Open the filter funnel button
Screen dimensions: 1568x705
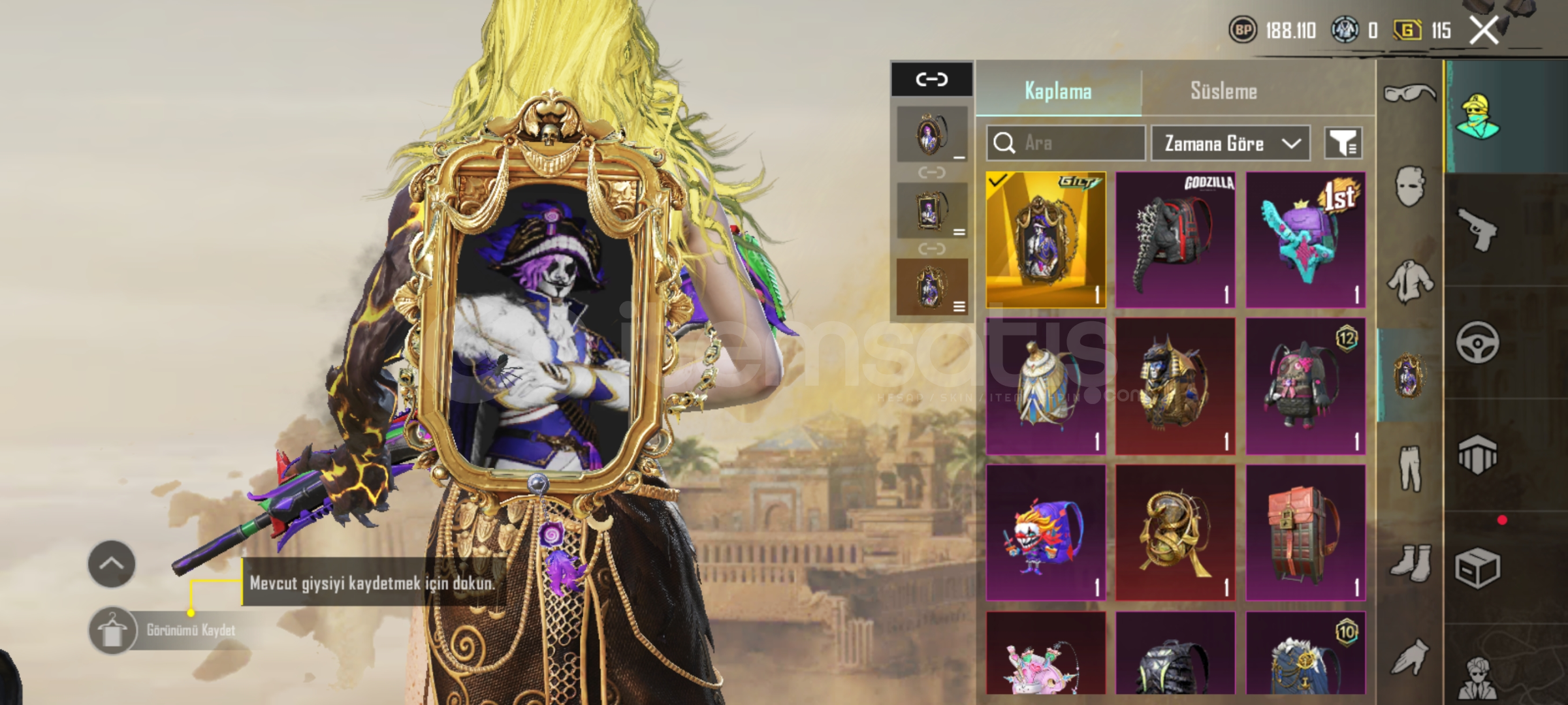[x=1343, y=143]
